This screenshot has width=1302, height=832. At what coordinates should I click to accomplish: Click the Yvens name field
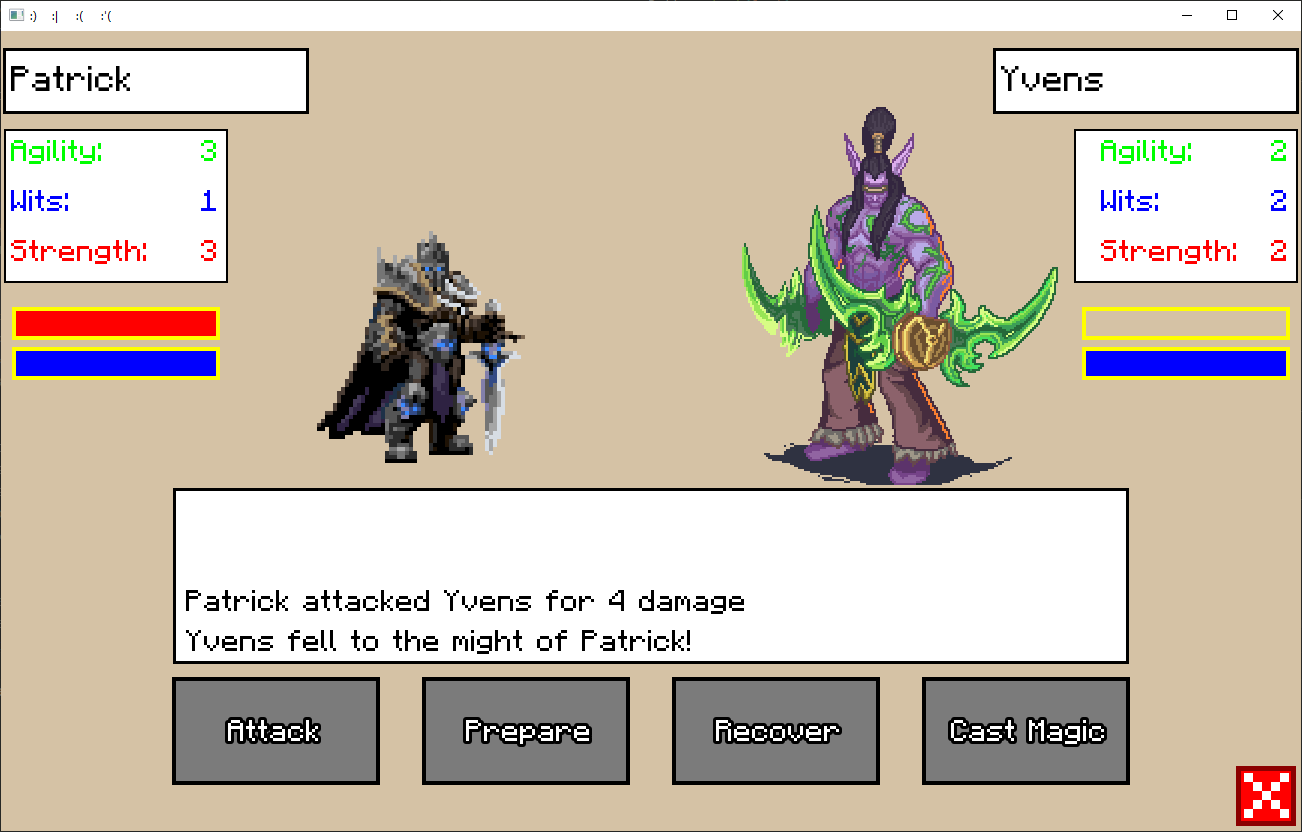click(1144, 80)
